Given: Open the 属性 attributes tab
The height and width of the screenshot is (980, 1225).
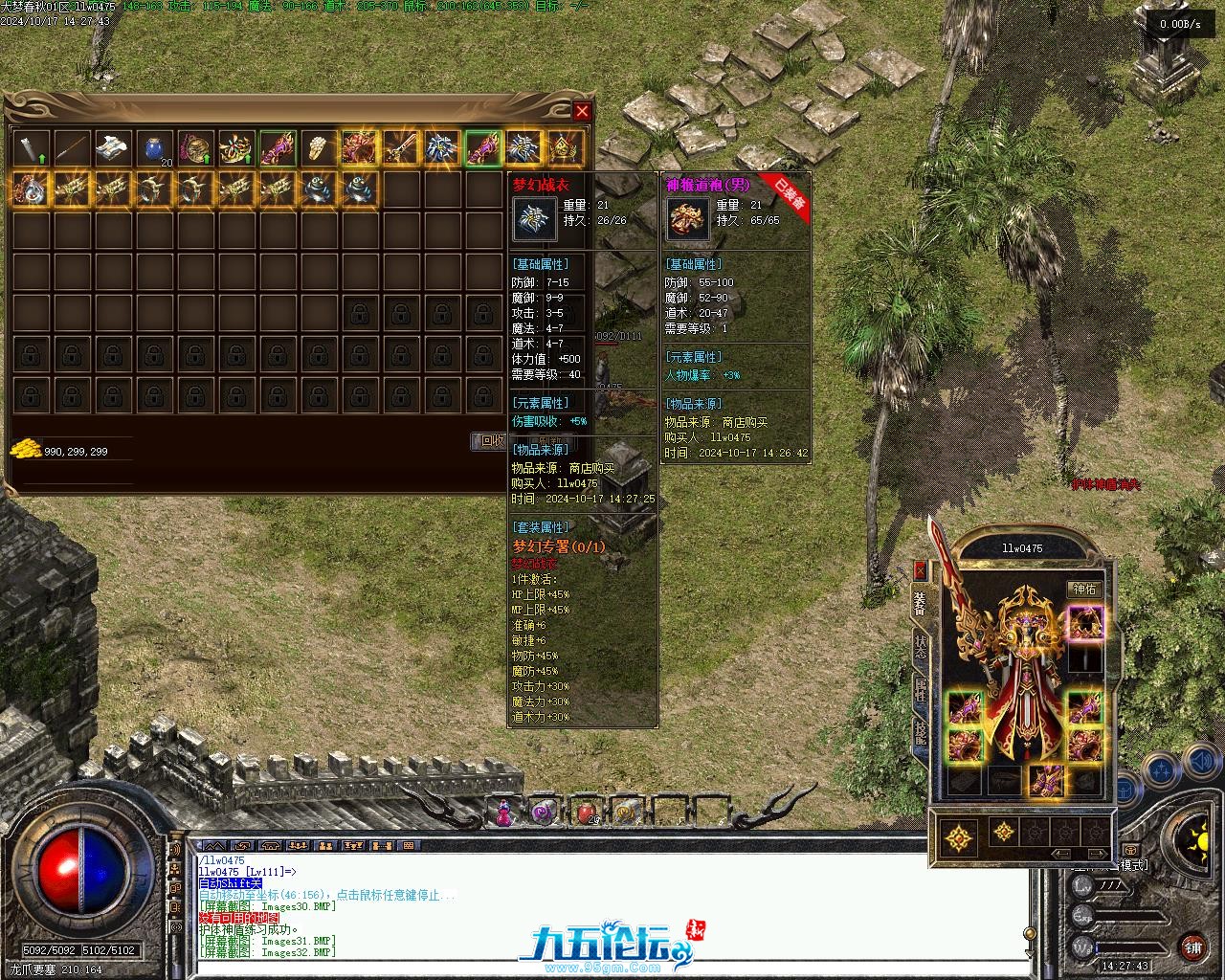Looking at the screenshot, I should tap(921, 691).
